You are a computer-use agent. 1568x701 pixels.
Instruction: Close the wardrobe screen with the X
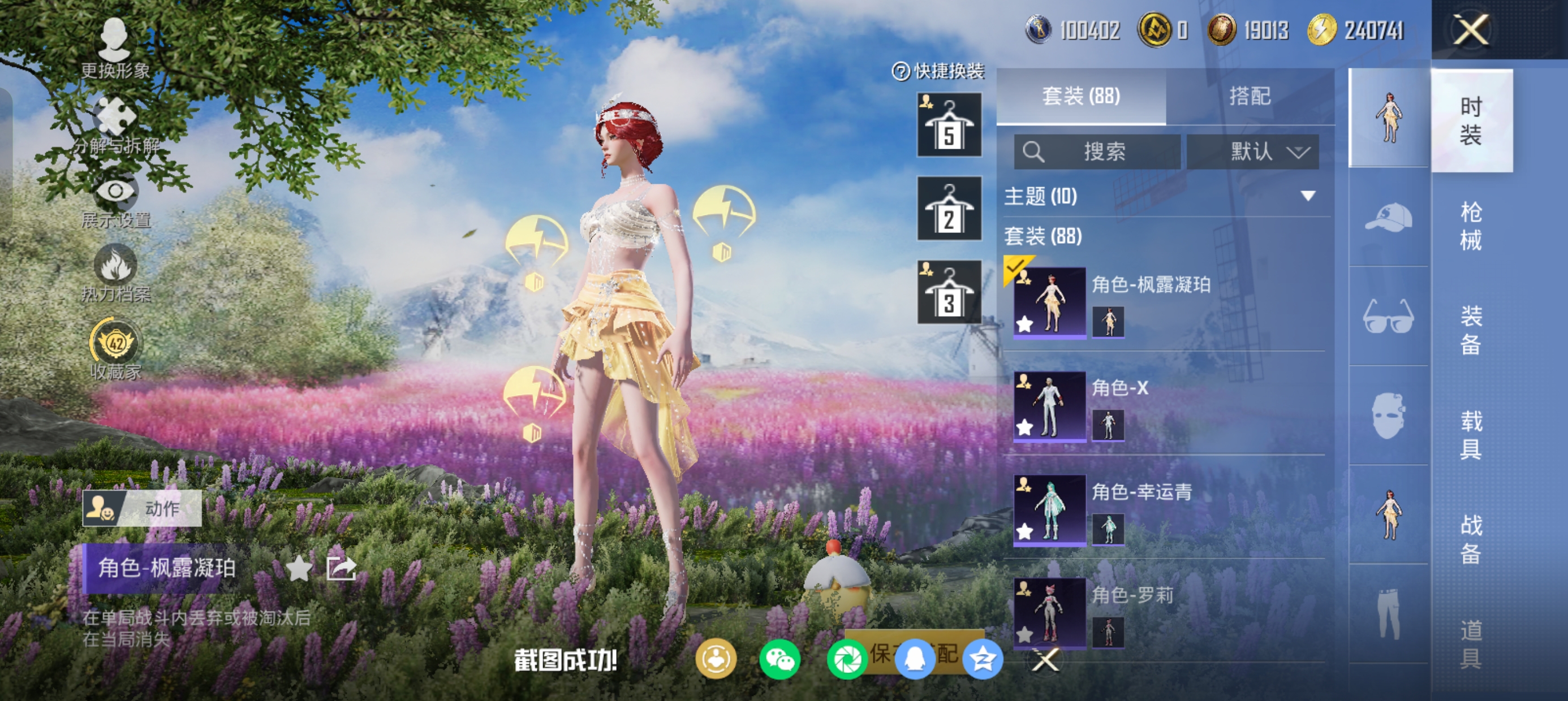tap(1471, 30)
